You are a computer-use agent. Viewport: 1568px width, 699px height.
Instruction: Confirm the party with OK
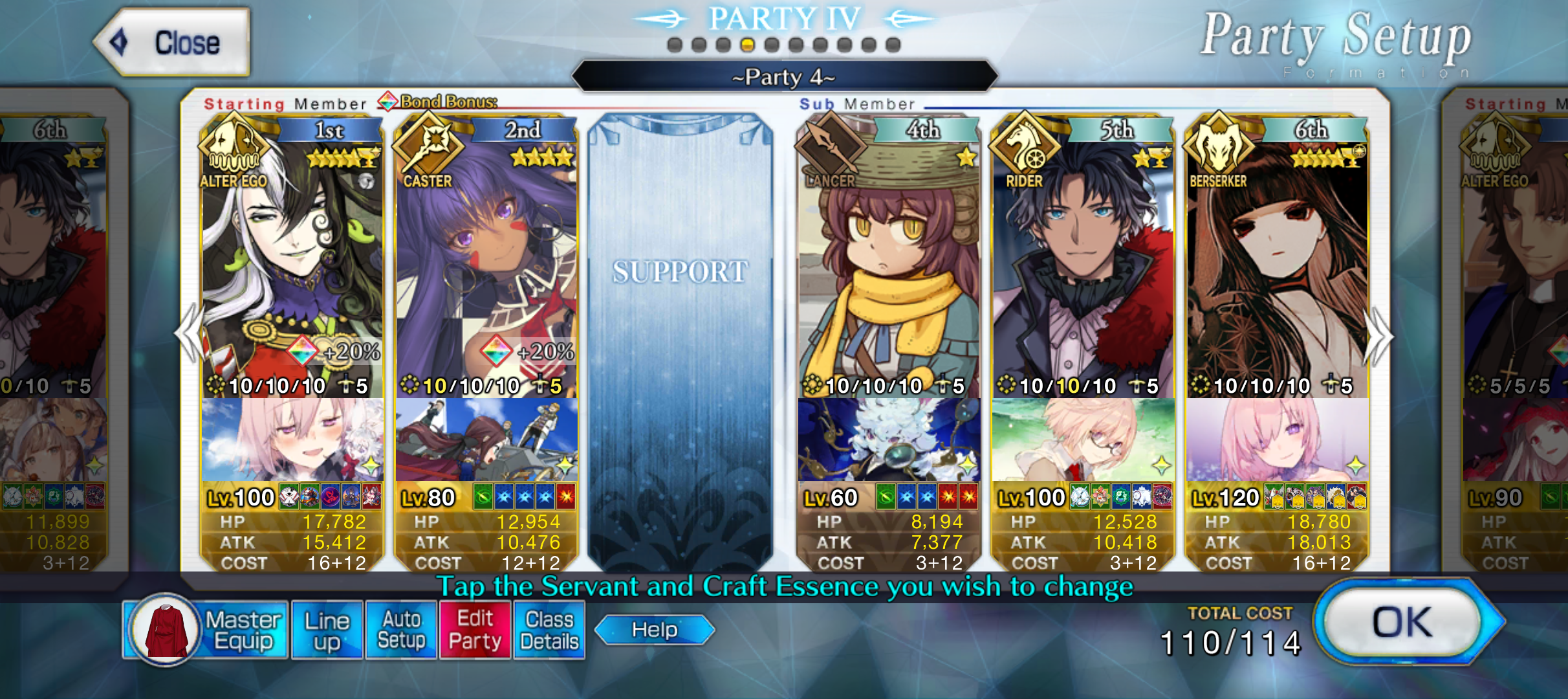pos(1402,623)
